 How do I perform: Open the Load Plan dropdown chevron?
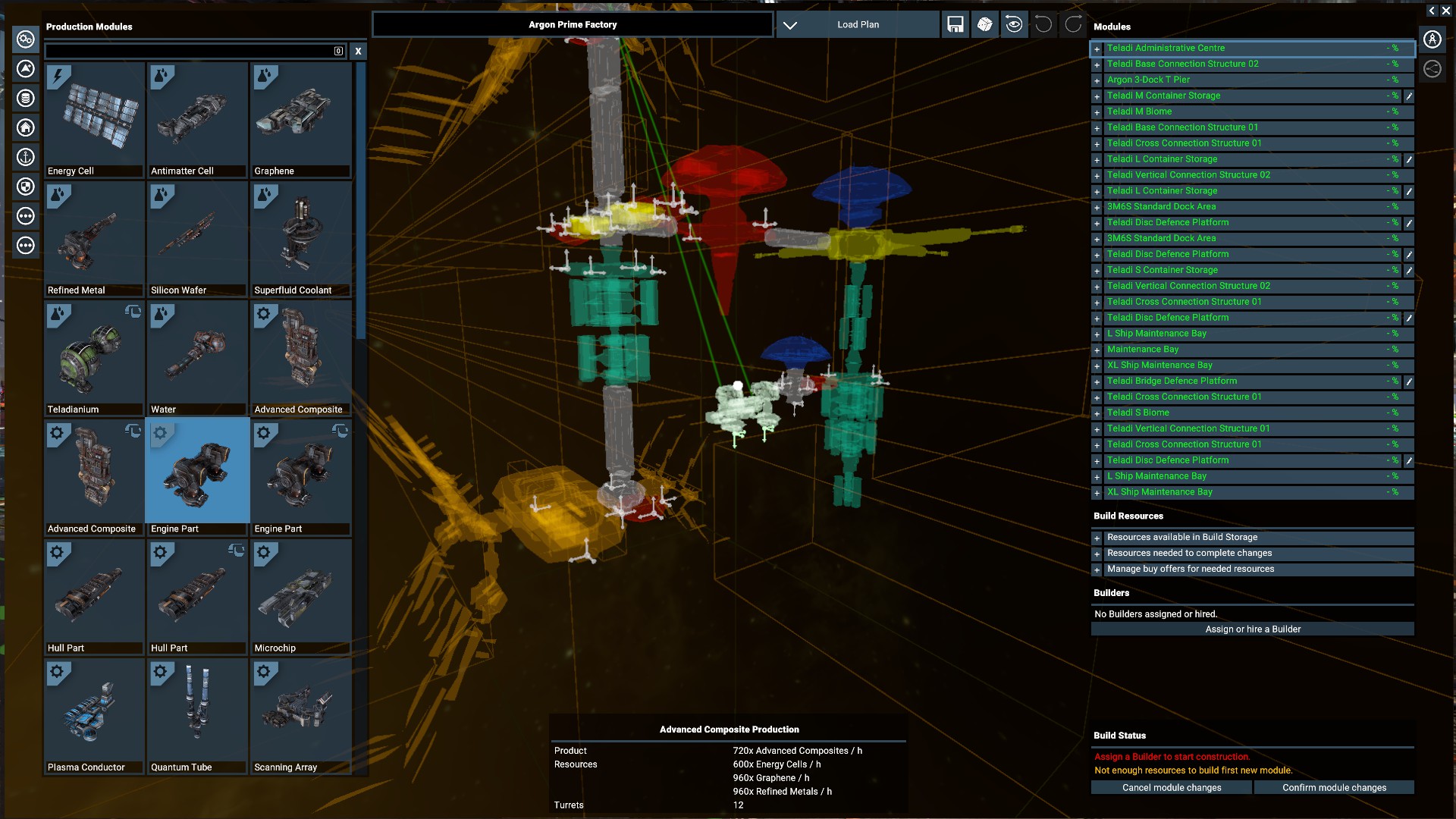(791, 24)
